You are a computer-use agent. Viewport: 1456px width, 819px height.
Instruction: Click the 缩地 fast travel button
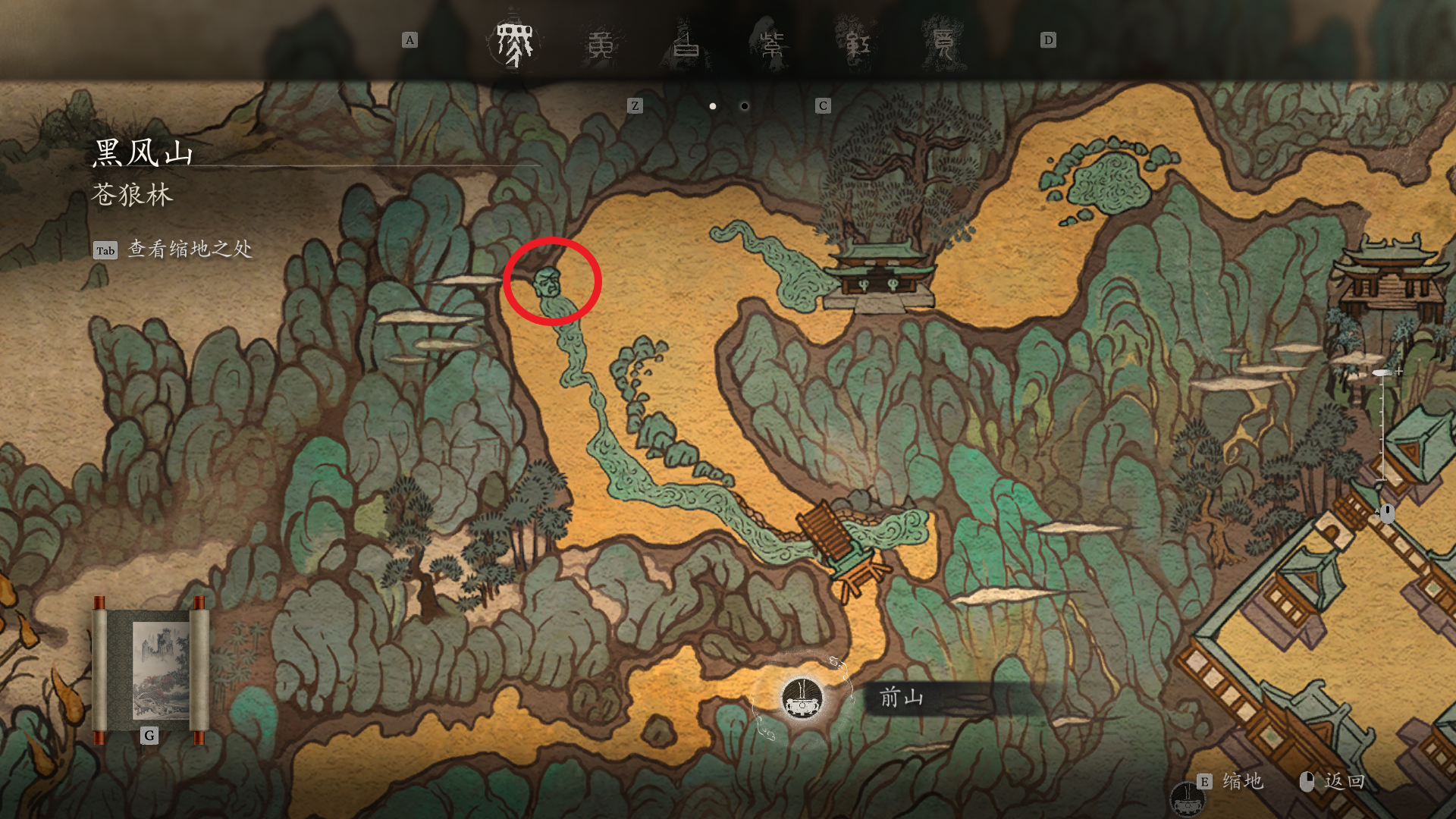pyautogui.click(x=1241, y=782)
